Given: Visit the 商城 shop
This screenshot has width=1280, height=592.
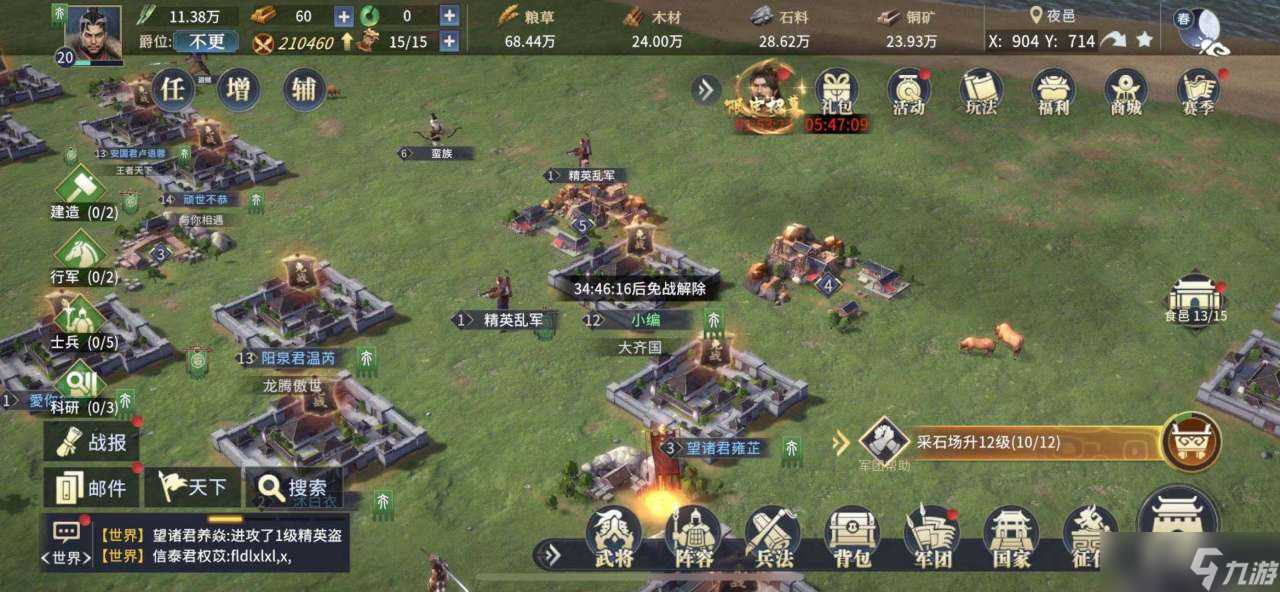Looking at the screenshot, I should (1126, 92).
